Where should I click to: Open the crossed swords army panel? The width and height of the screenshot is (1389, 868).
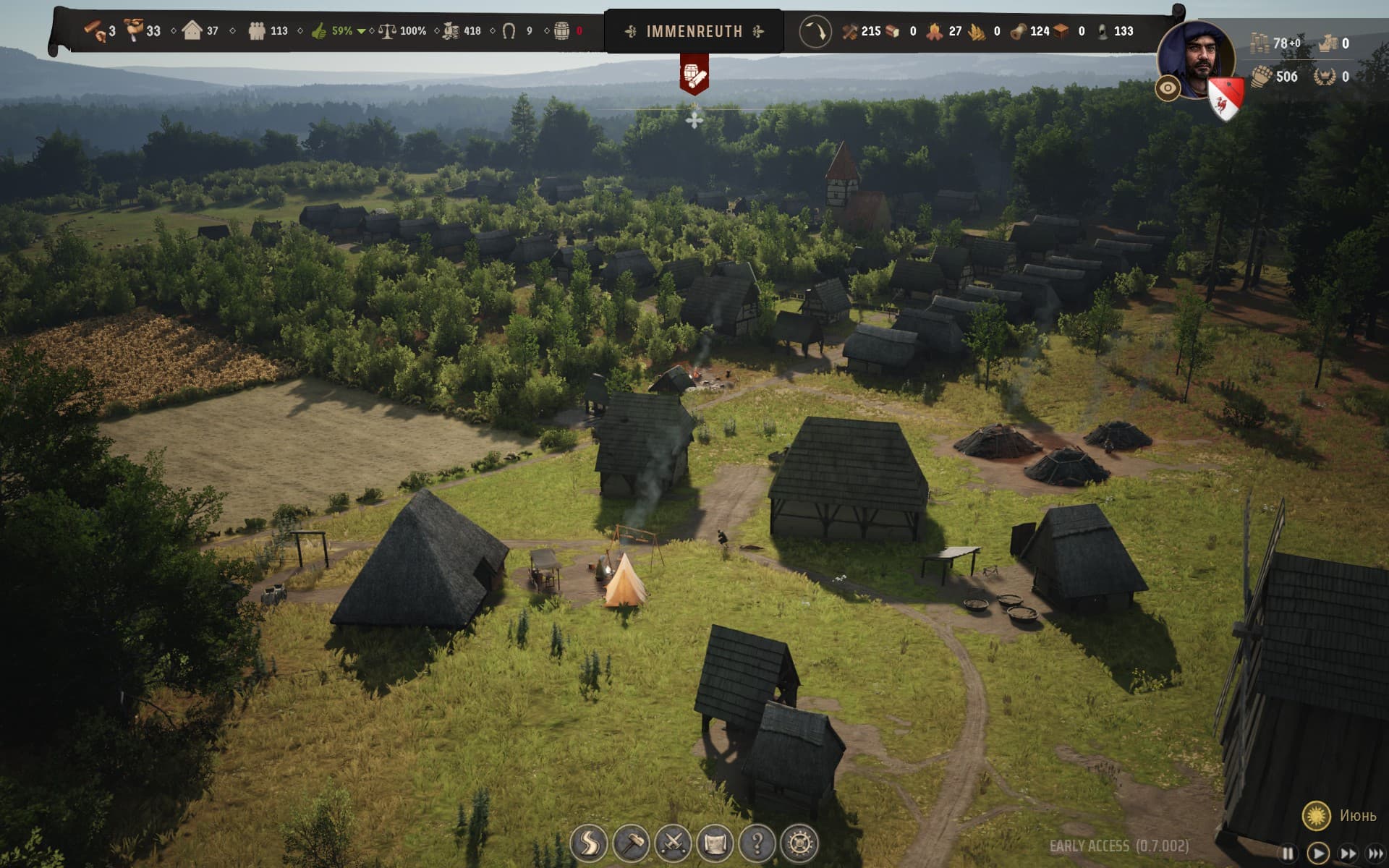673,843
